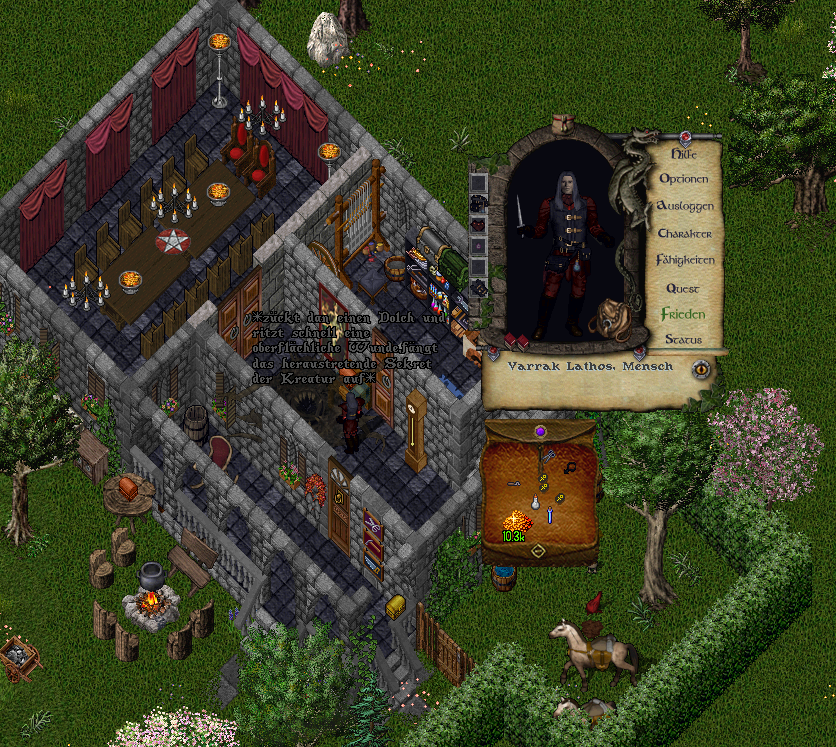Select the red heart-shaped equipment slot
836x747 pixels.
(x=478, y=226)
